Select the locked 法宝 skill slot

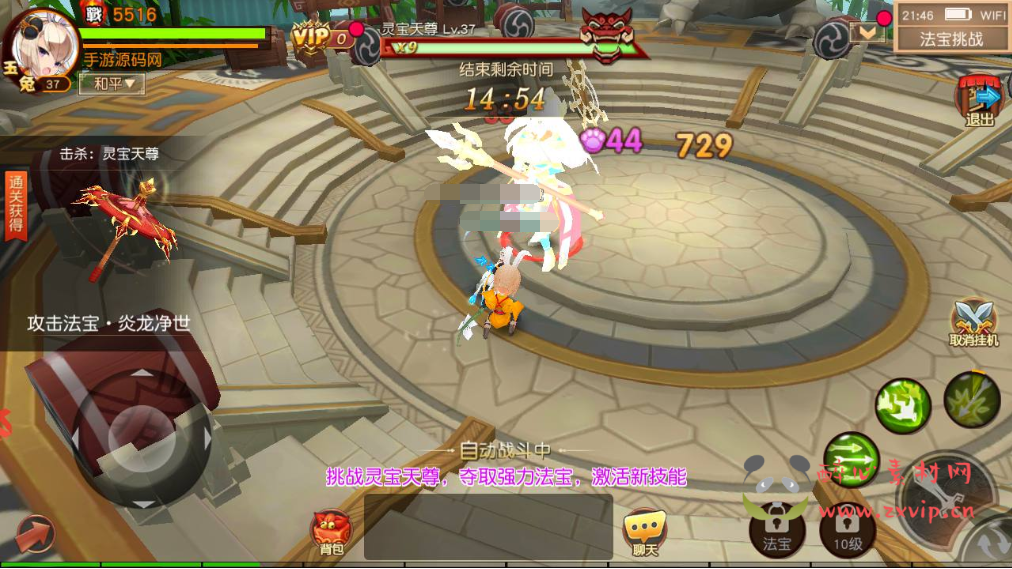[x=777, y=527]
